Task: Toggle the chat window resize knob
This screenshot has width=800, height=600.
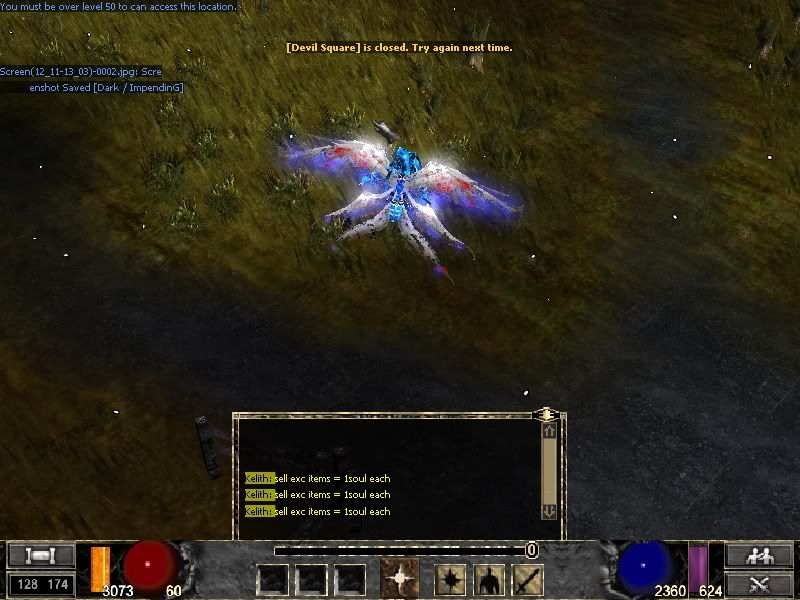Action: point(546,413)
